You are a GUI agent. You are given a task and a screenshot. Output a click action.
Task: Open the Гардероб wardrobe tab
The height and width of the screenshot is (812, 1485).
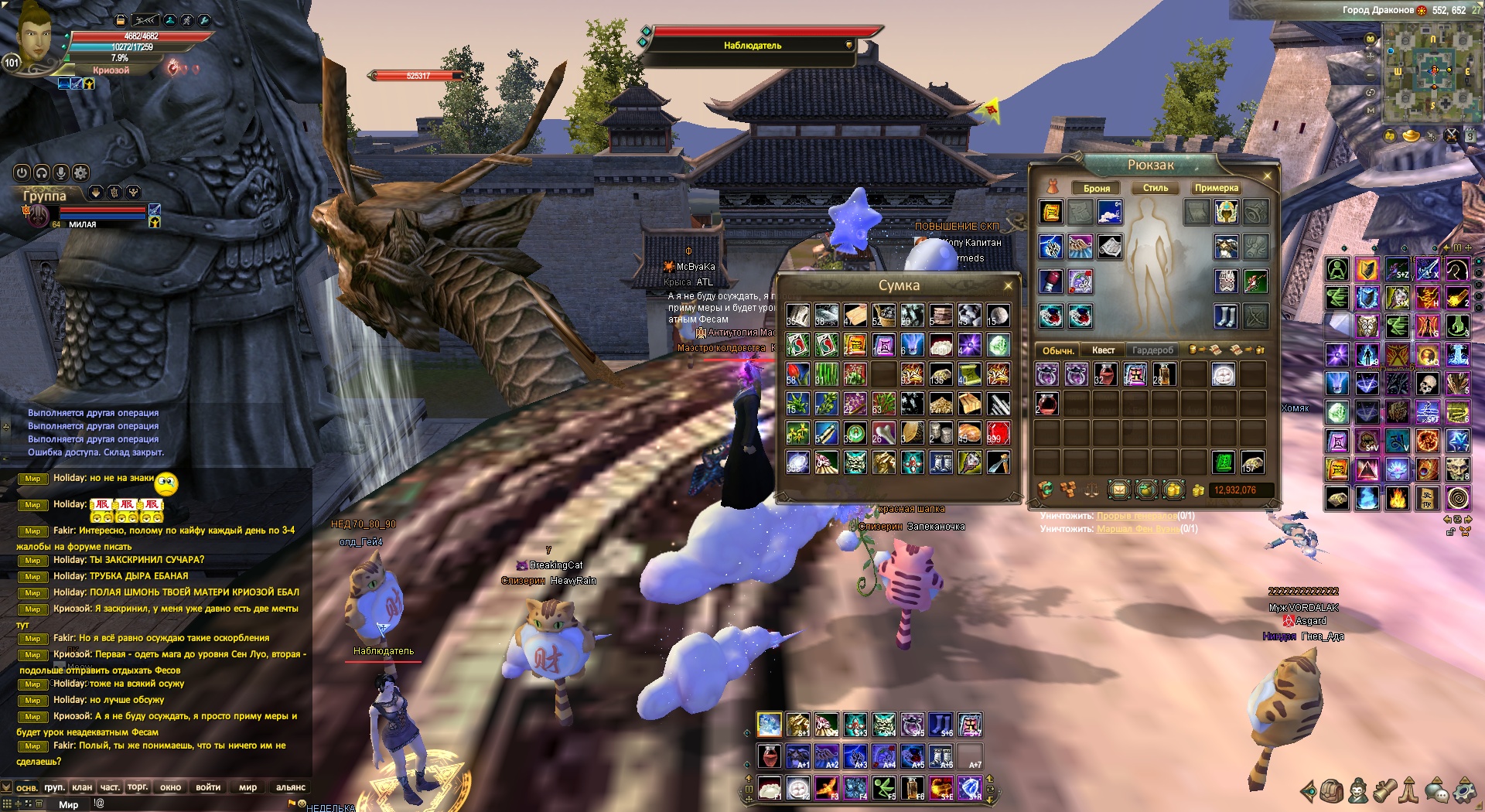pyautogui.click(x=1152, y=350)
